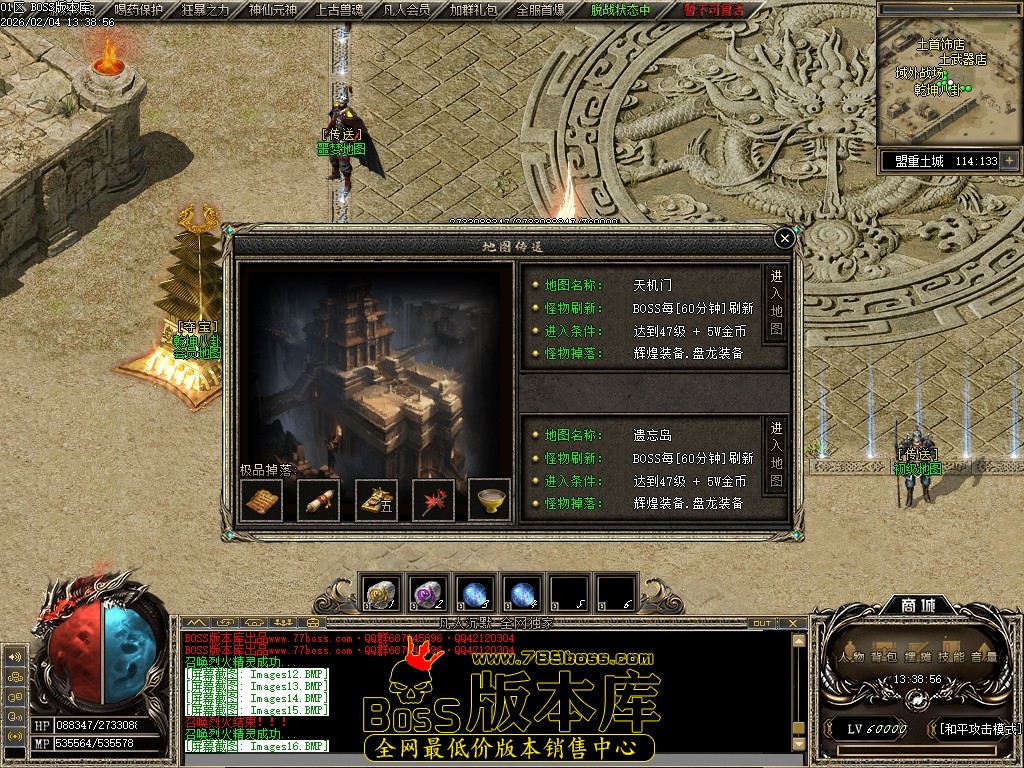1024x768 pixels.
Task: Open the 狂暴之力 menu
Action: coord(206,10)
